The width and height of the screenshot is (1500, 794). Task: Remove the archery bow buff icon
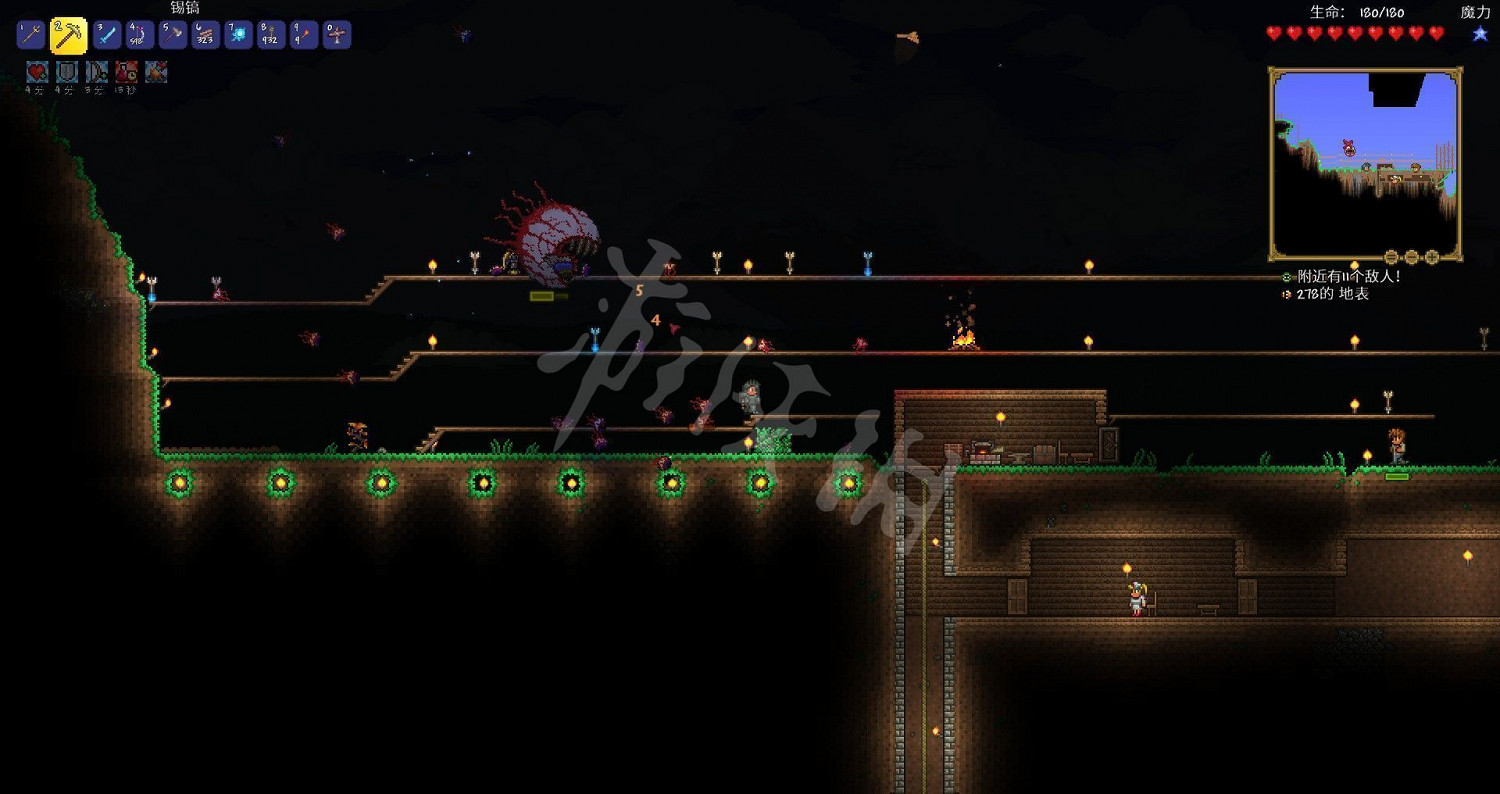coord(95,70)
